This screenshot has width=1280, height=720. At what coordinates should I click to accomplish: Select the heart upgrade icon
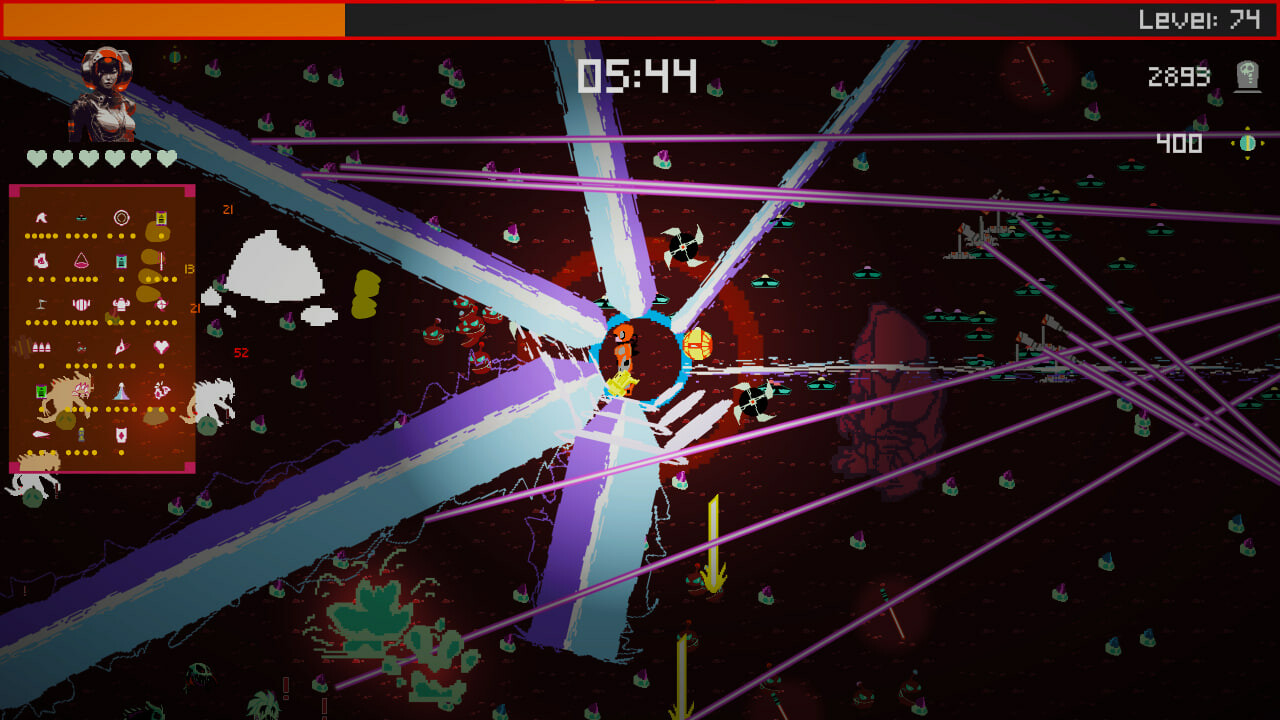(x=161, y=346)
